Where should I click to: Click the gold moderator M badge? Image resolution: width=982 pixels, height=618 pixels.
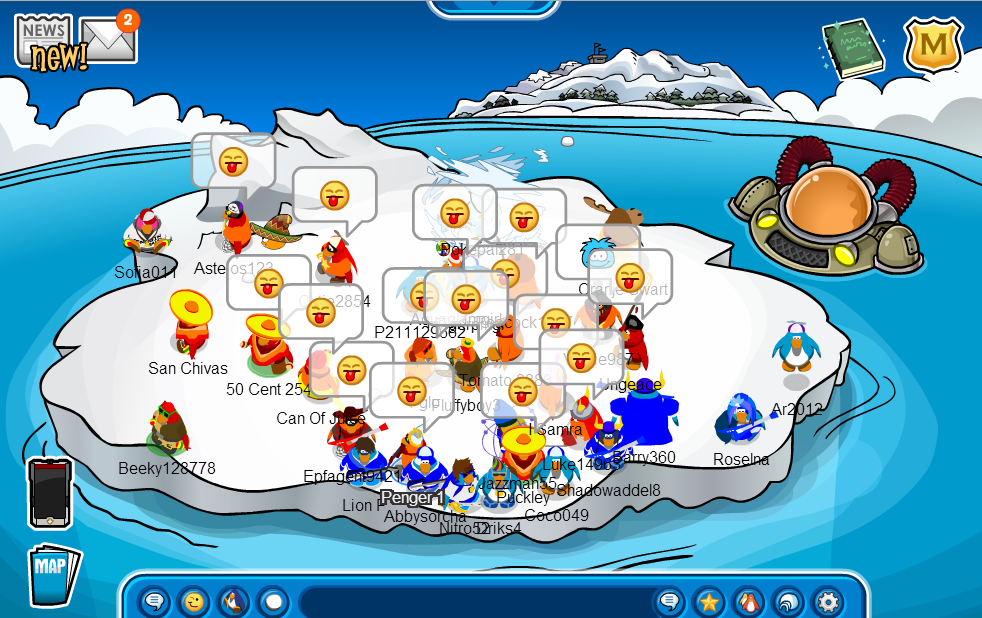pyautogui.click(x=932, y=45)
